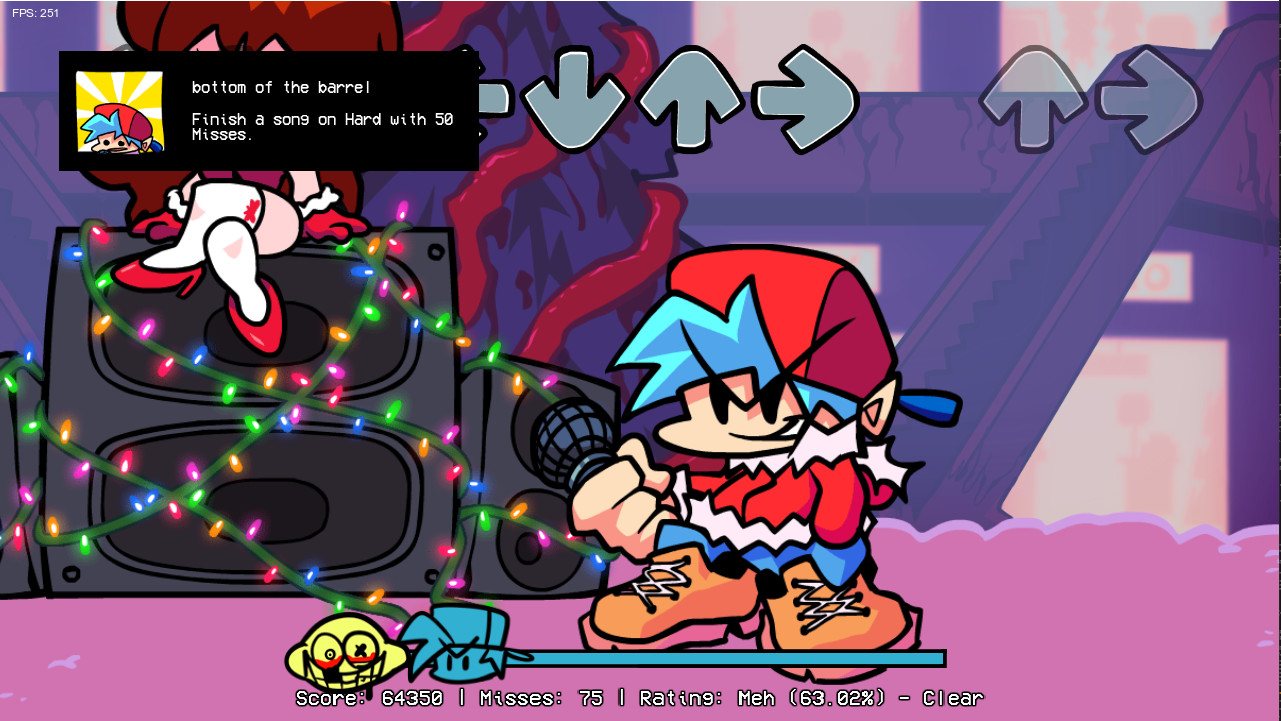
Task: Select the opponent's right arrow receptor
Action: (x=1150, y=97)
